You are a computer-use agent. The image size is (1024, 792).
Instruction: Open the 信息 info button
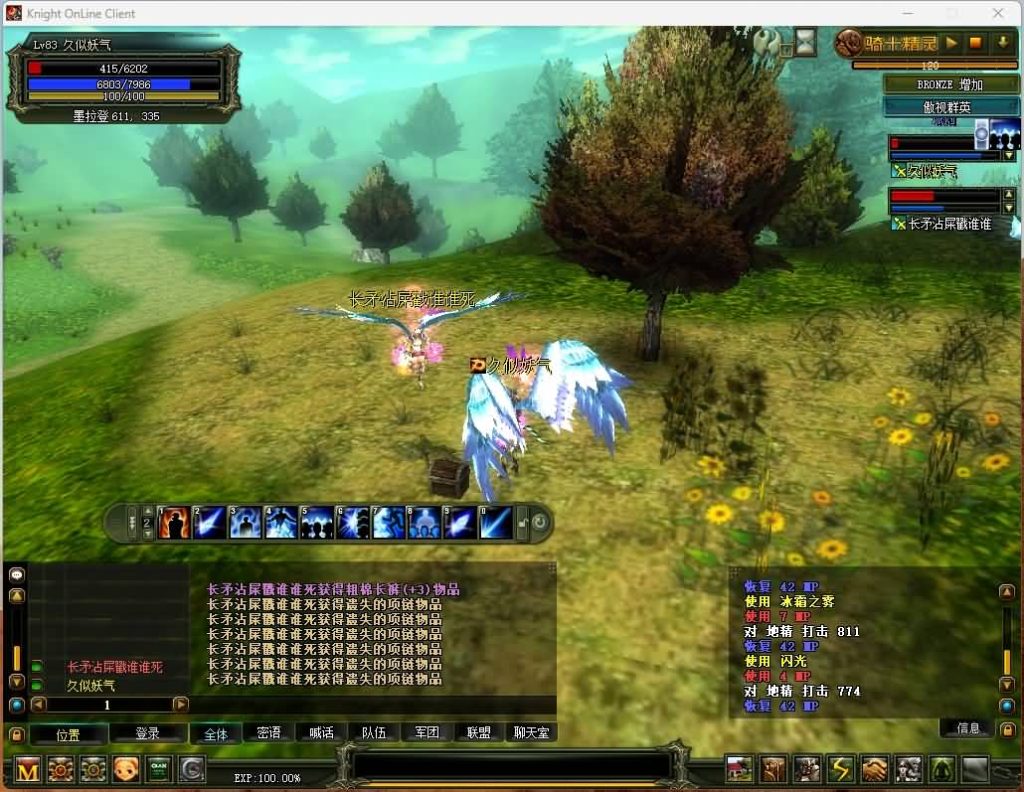[968, 728]
